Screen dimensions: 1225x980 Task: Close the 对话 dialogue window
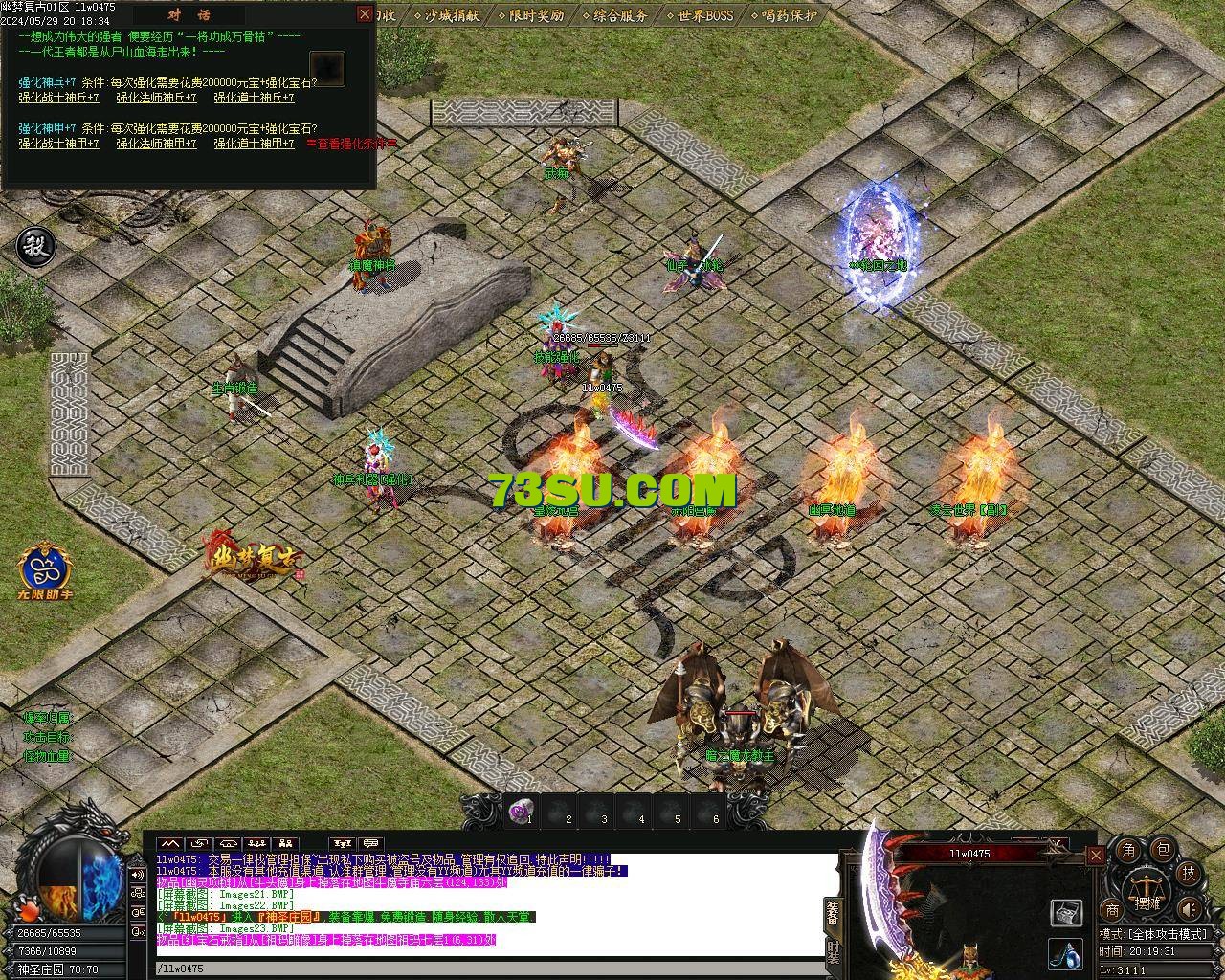(x=364, y=13)
